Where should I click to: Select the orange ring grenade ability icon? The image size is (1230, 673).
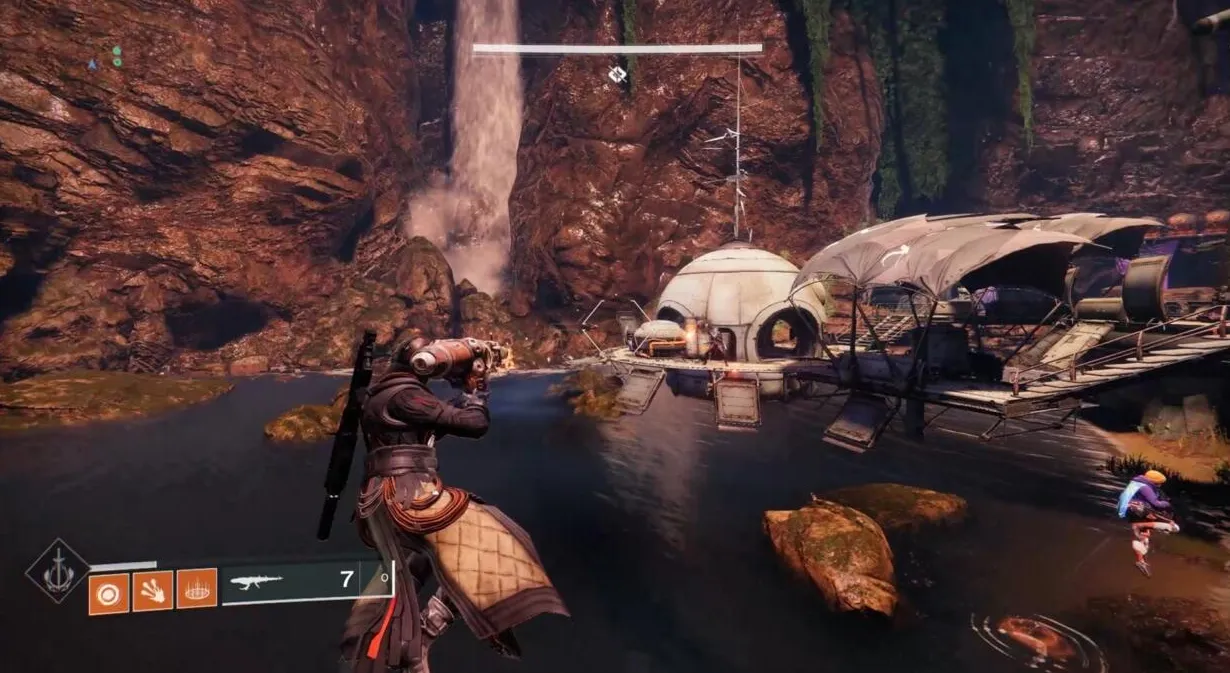[x=108, y=591]
